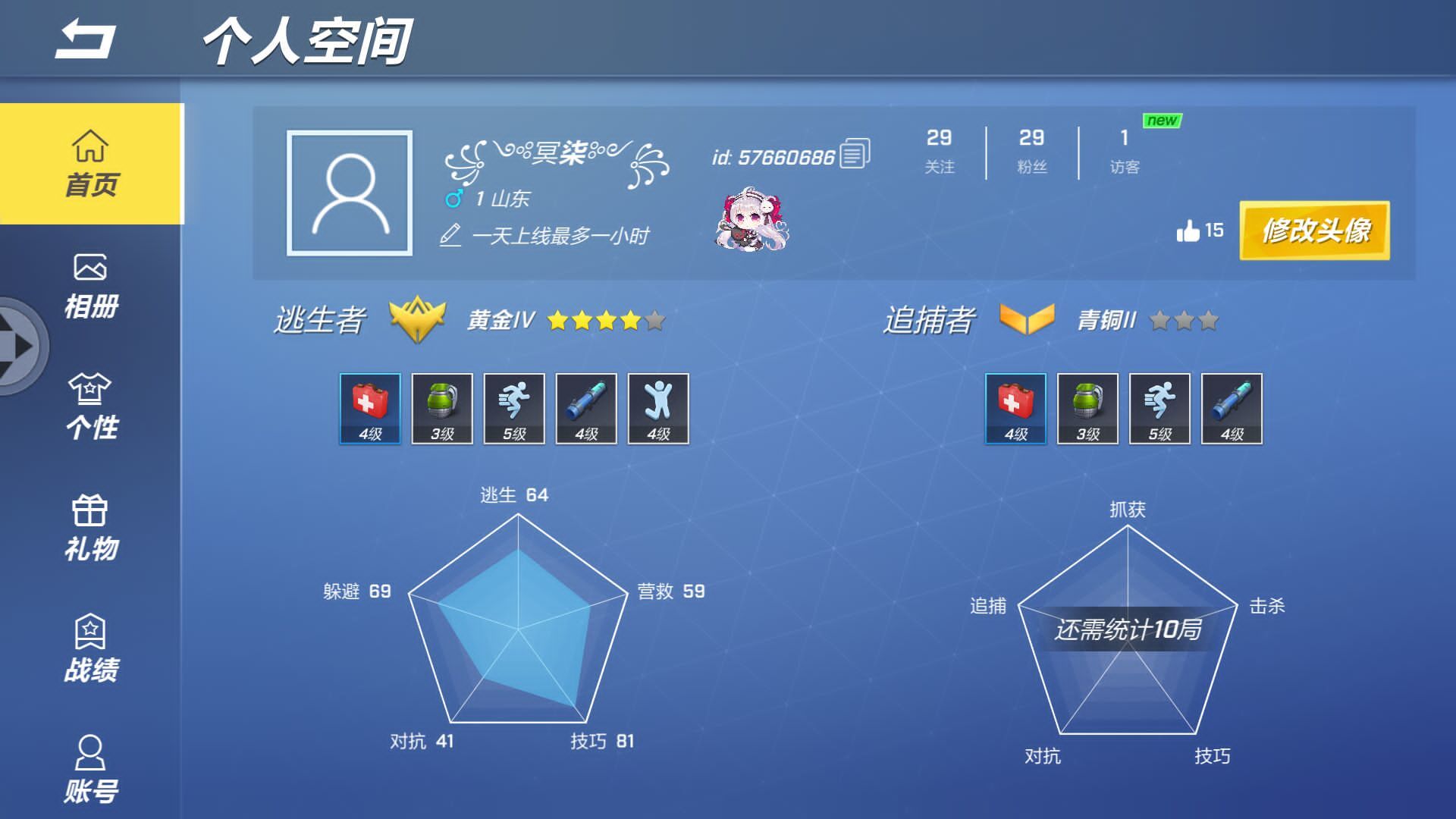Select the blue rocket launcher item icon
This screenshot has width=1456, height=819.
(585, 409)
